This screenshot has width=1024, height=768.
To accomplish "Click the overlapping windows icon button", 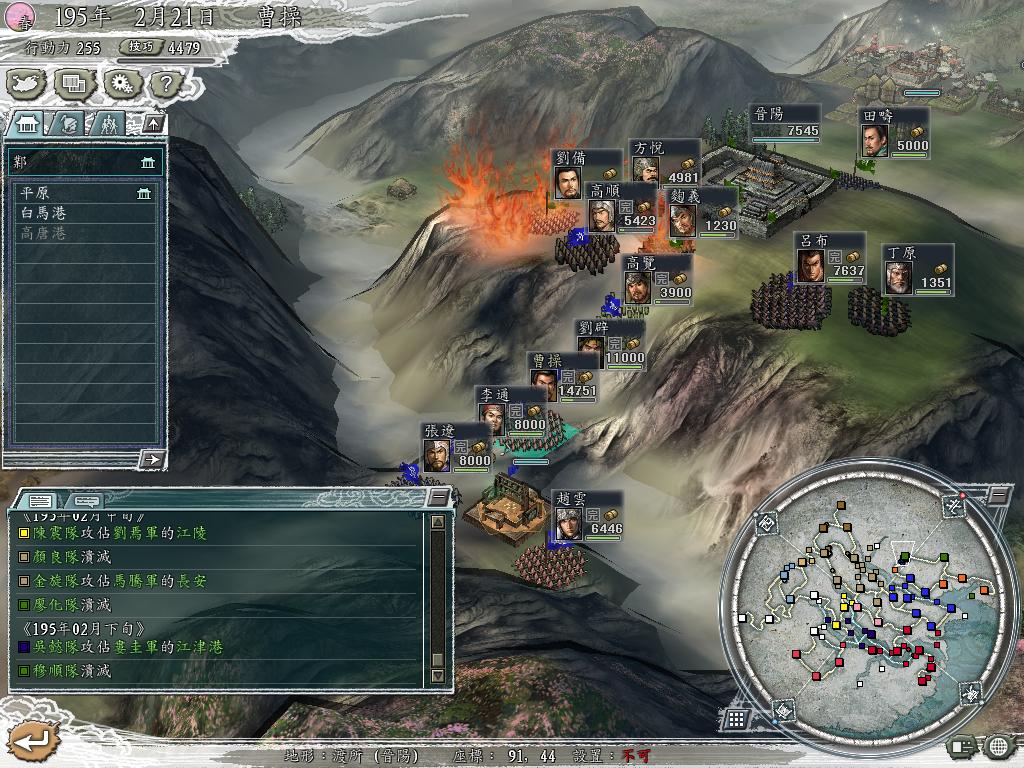I will click(x=74, y=83).
